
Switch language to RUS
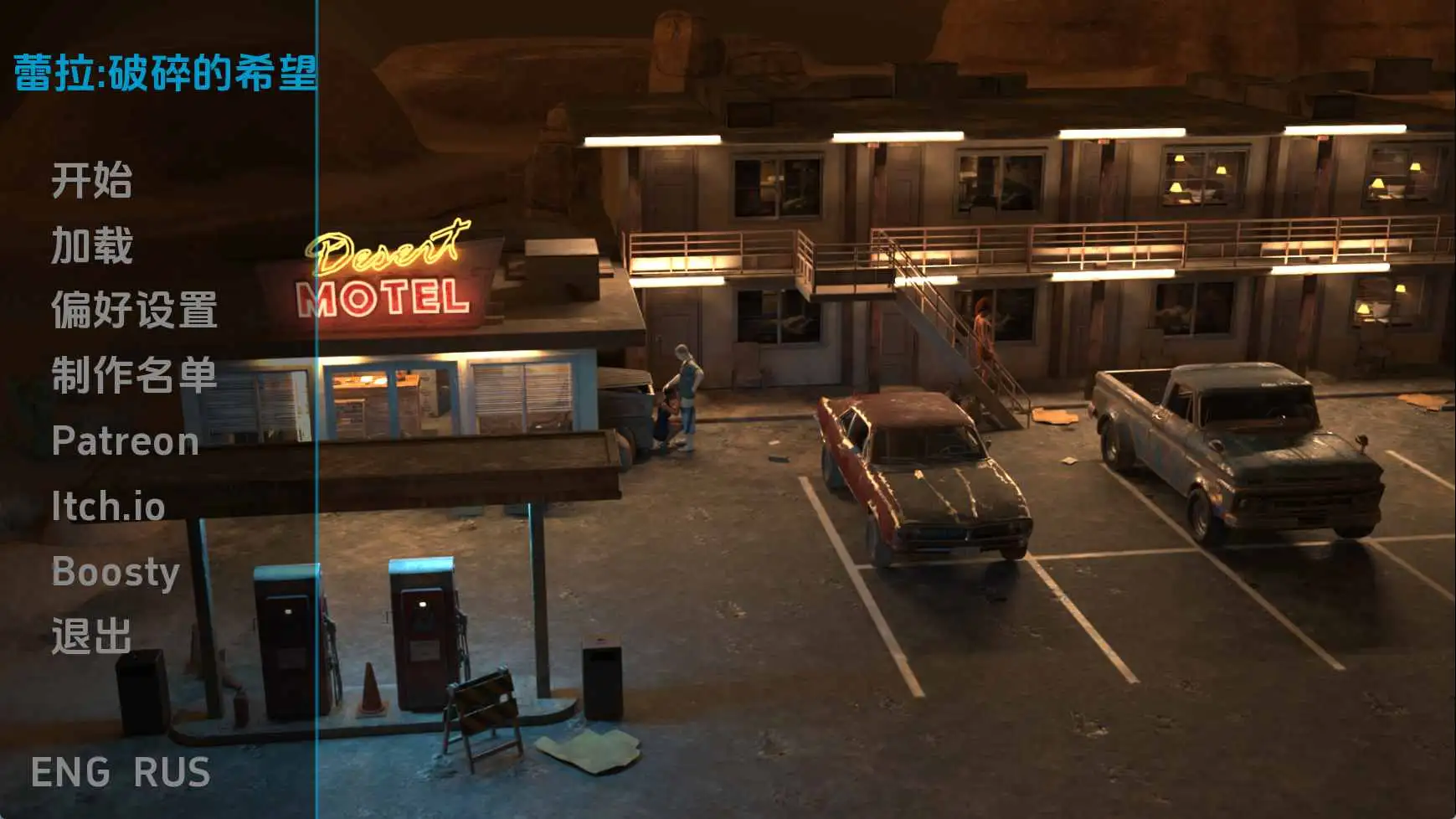(x=172, y=772)
